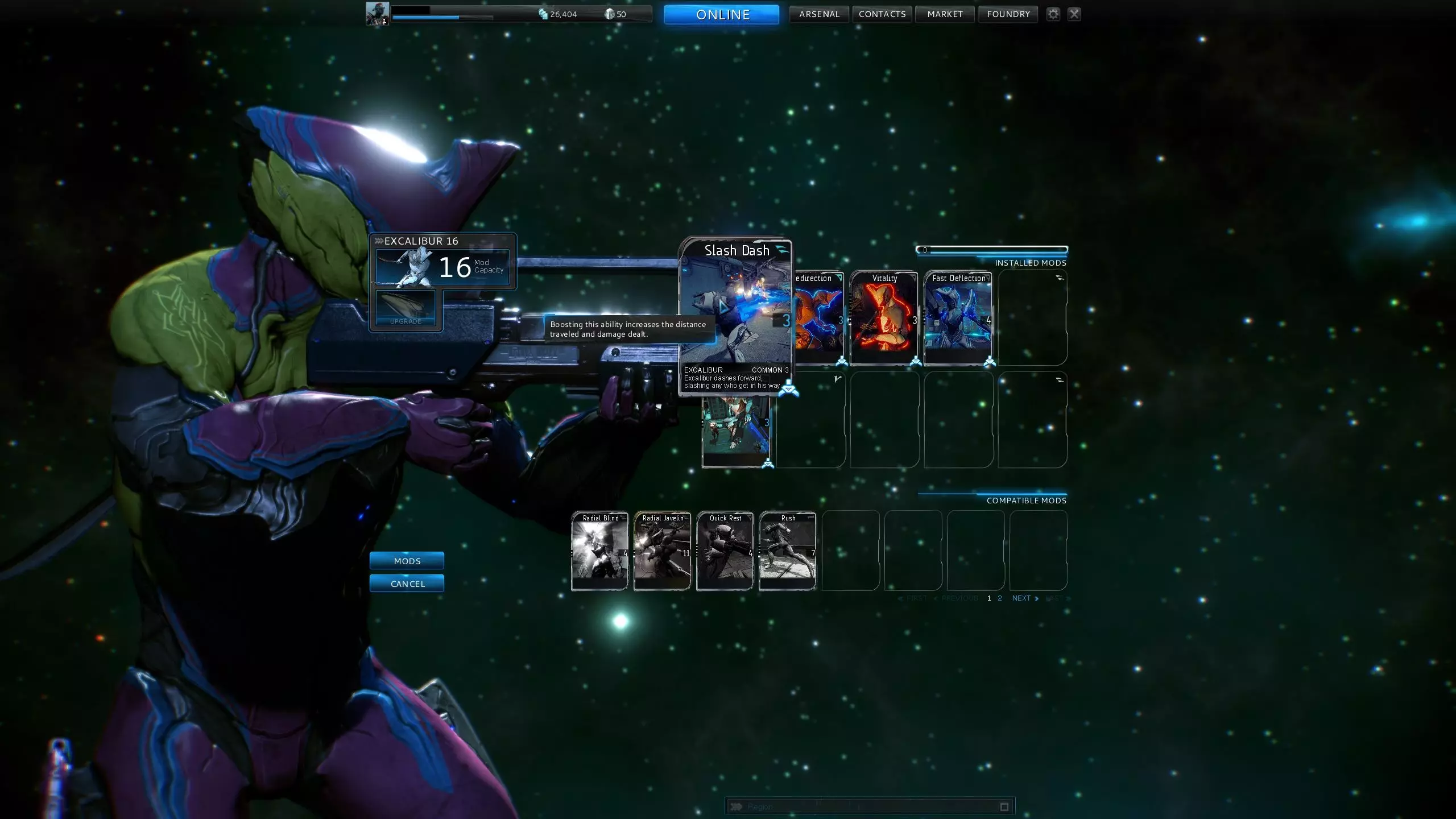Close the menu with the X button
This screenshot has width=1456, height=819.
coord(1074,14)
